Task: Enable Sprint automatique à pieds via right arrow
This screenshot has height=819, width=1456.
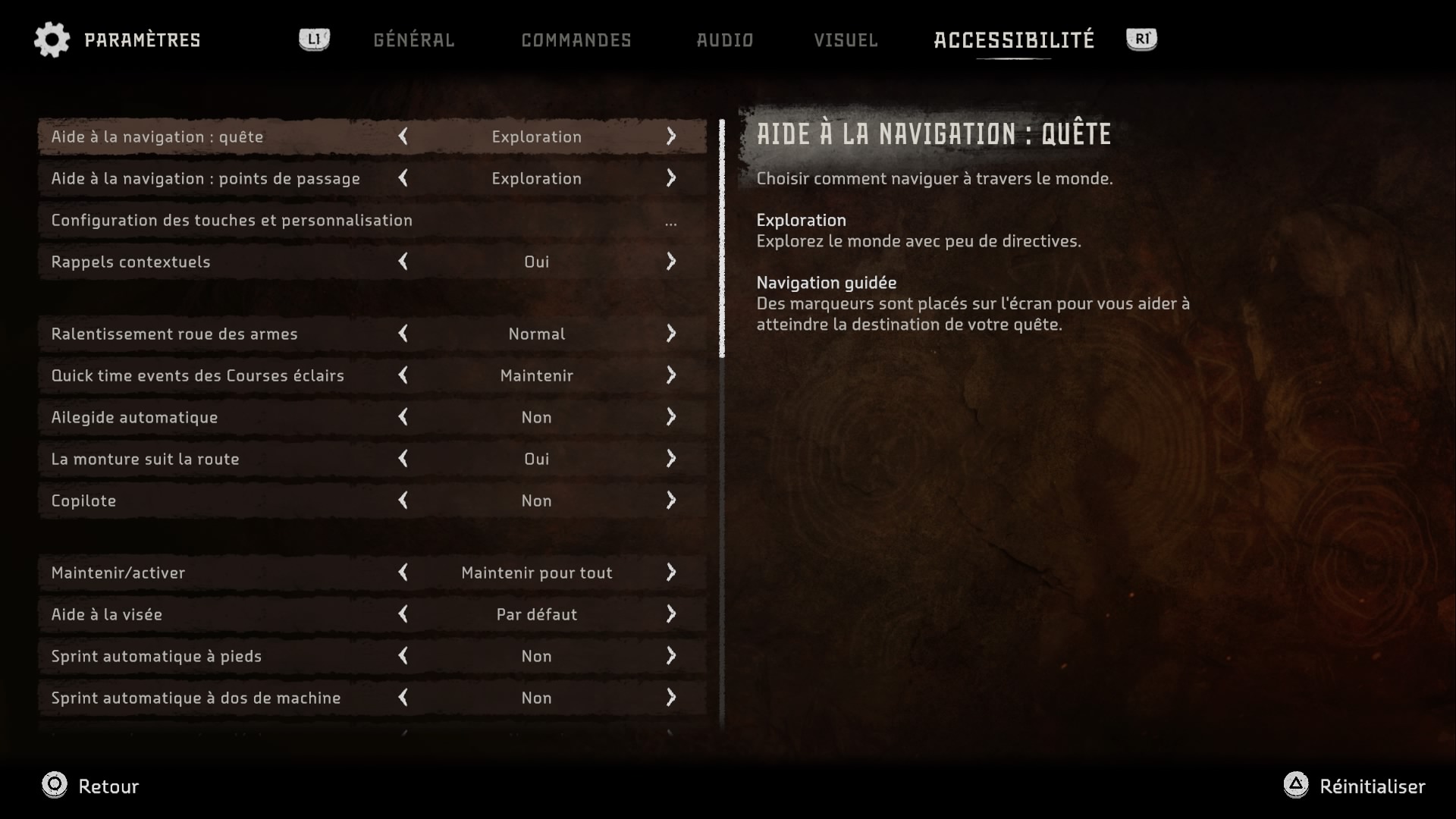Action: 671,656
